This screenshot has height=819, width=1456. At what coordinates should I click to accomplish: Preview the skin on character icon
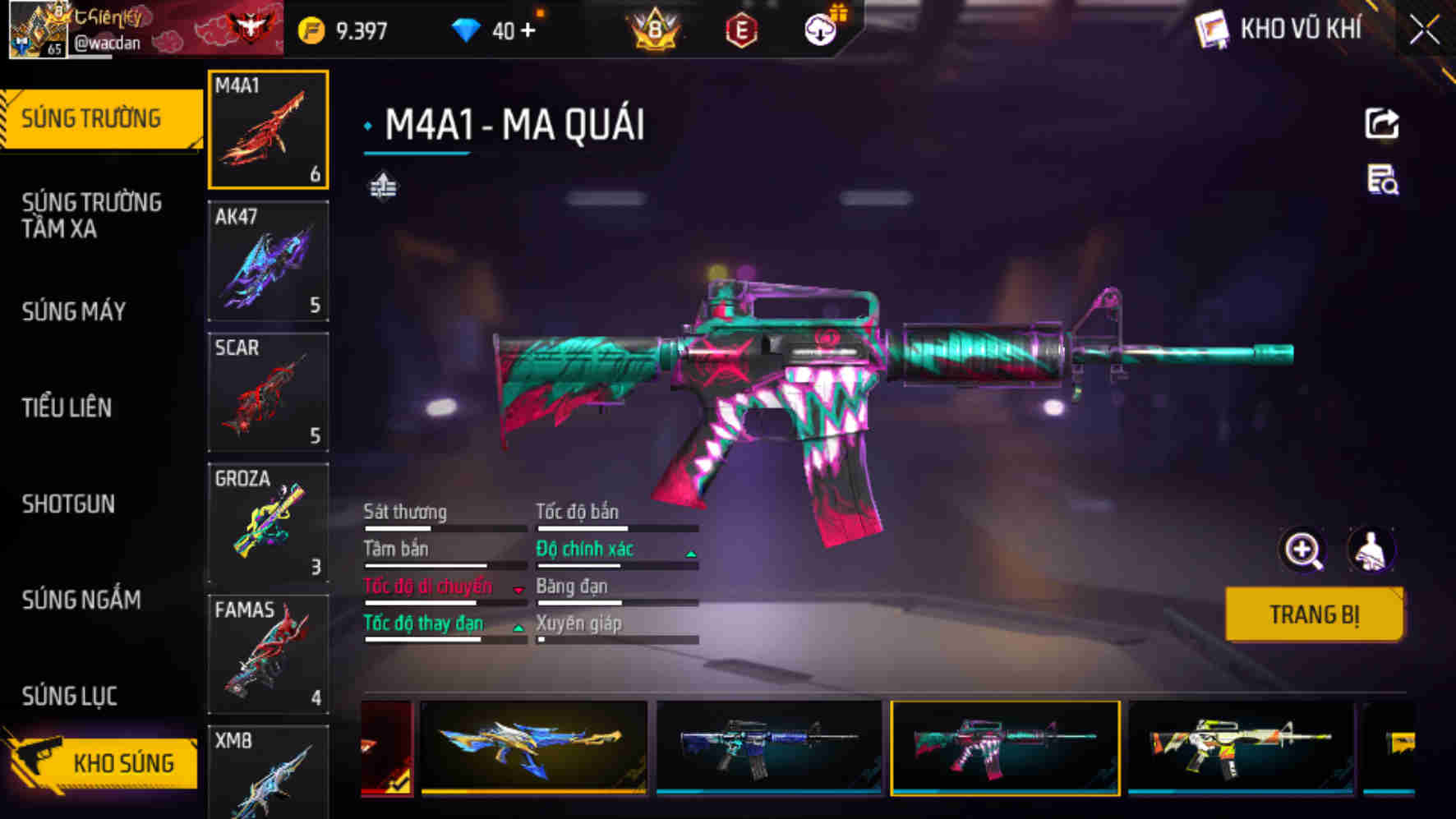1371,550
